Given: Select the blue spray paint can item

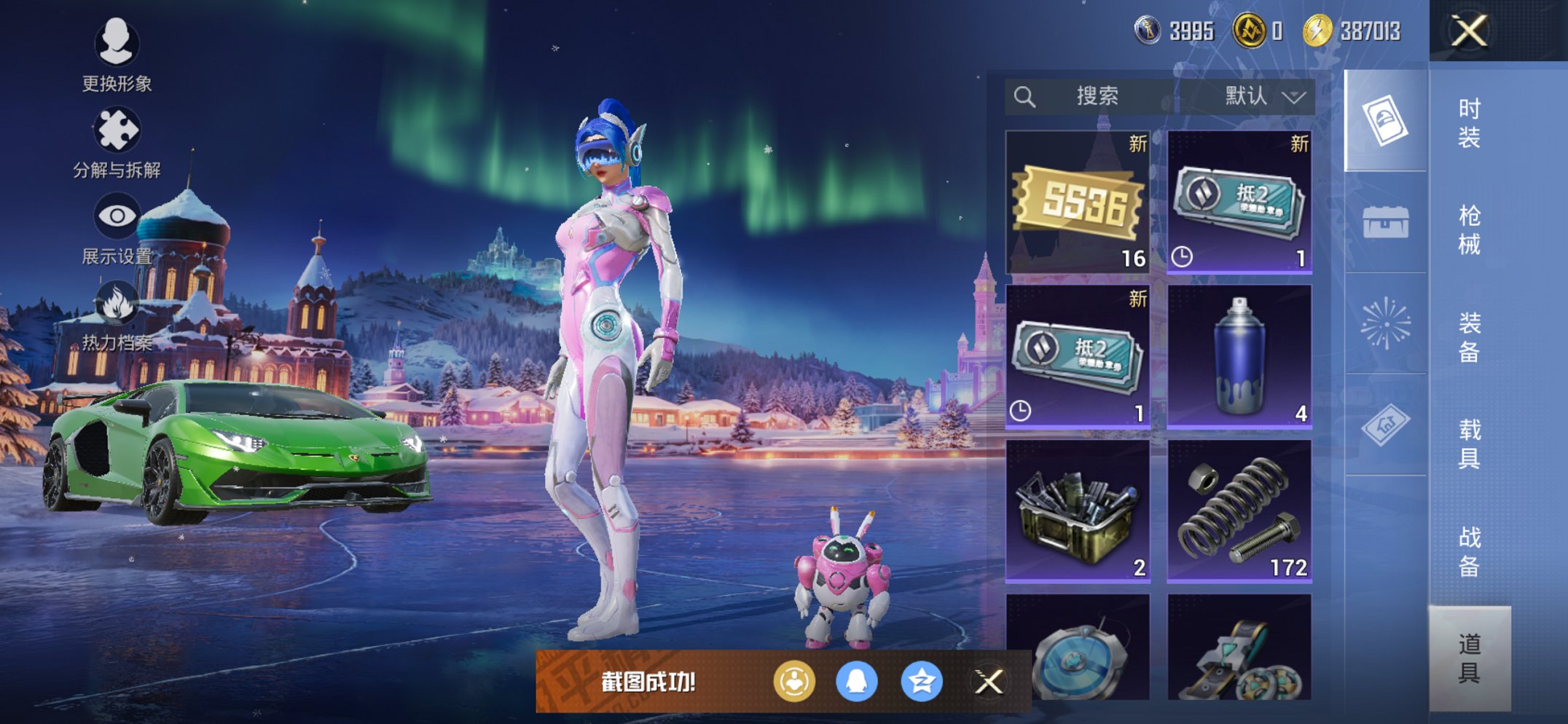Looking at the screenshot, I should point(1239,357).
